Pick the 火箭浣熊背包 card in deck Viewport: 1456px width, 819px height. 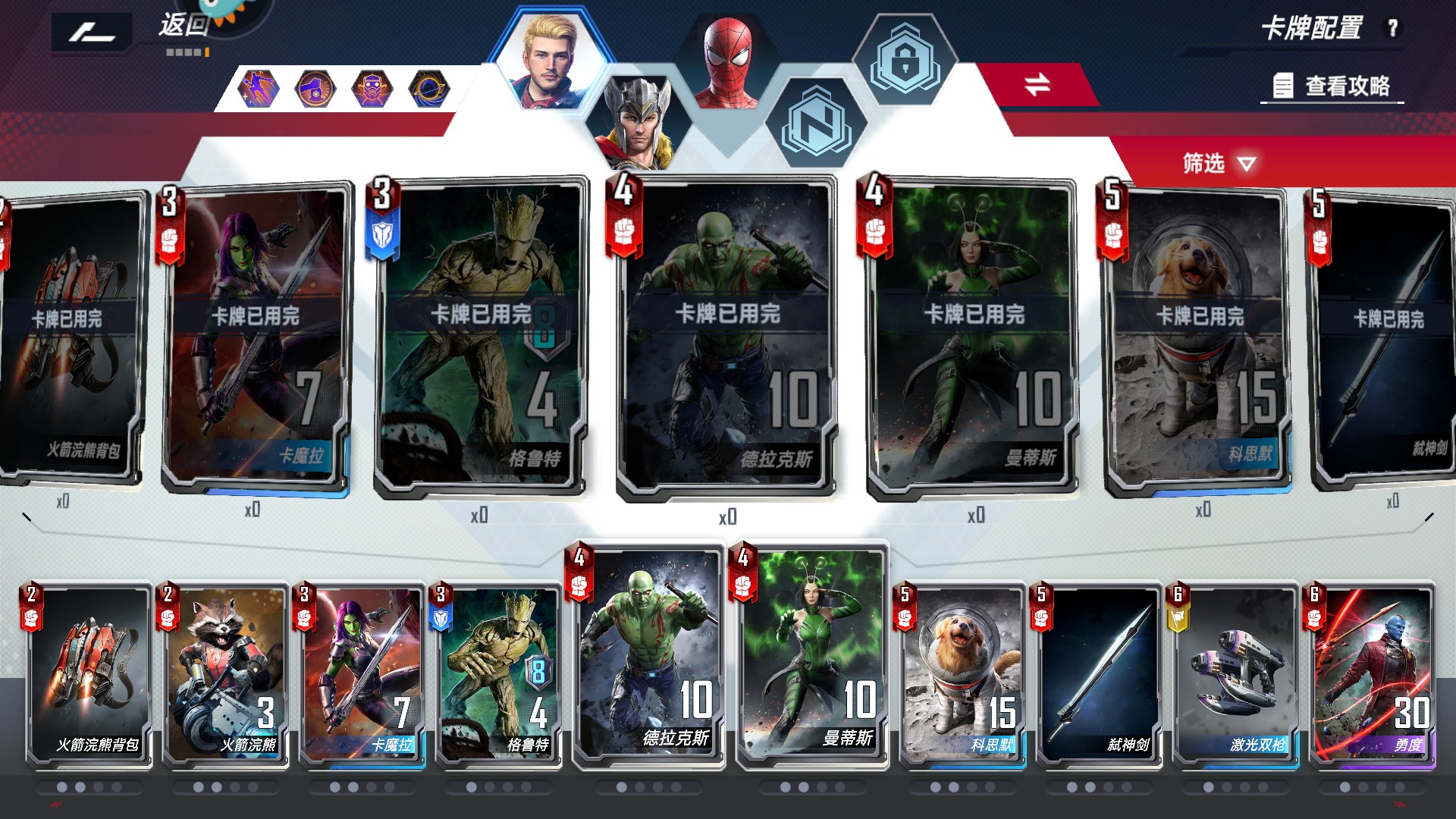coord(89,675)
